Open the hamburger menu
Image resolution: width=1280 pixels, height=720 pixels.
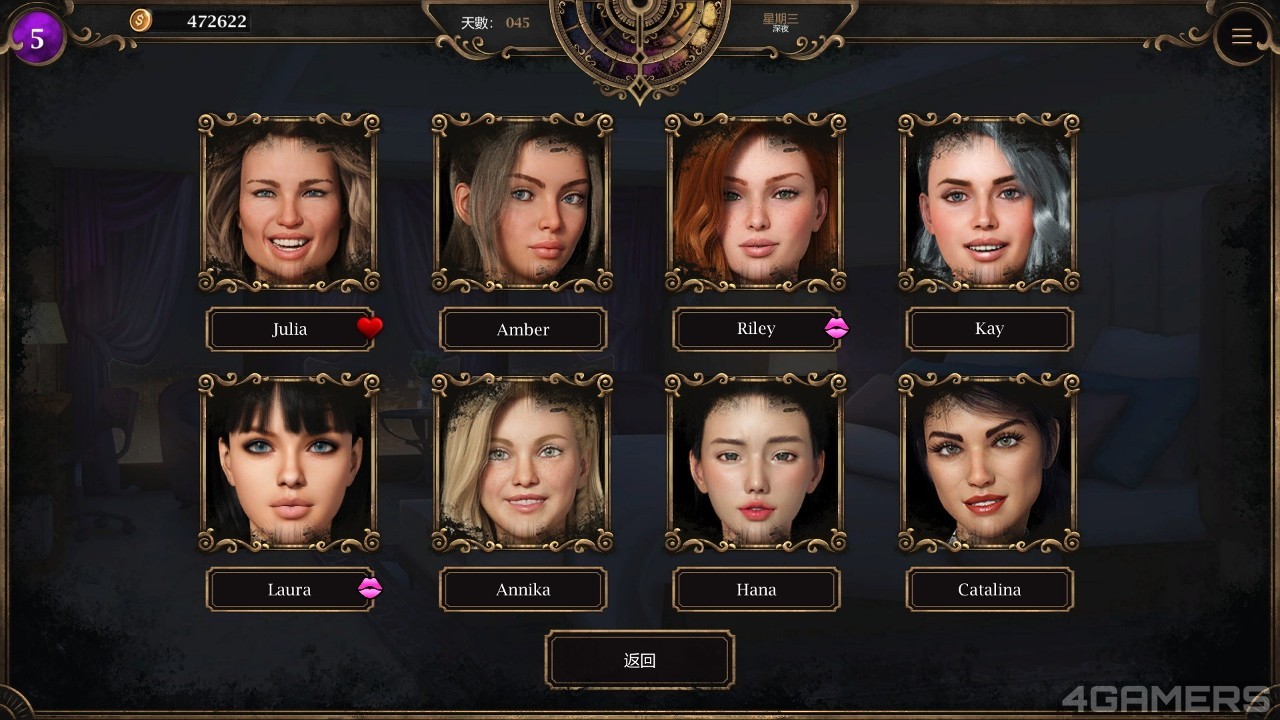pos(1242,37)
